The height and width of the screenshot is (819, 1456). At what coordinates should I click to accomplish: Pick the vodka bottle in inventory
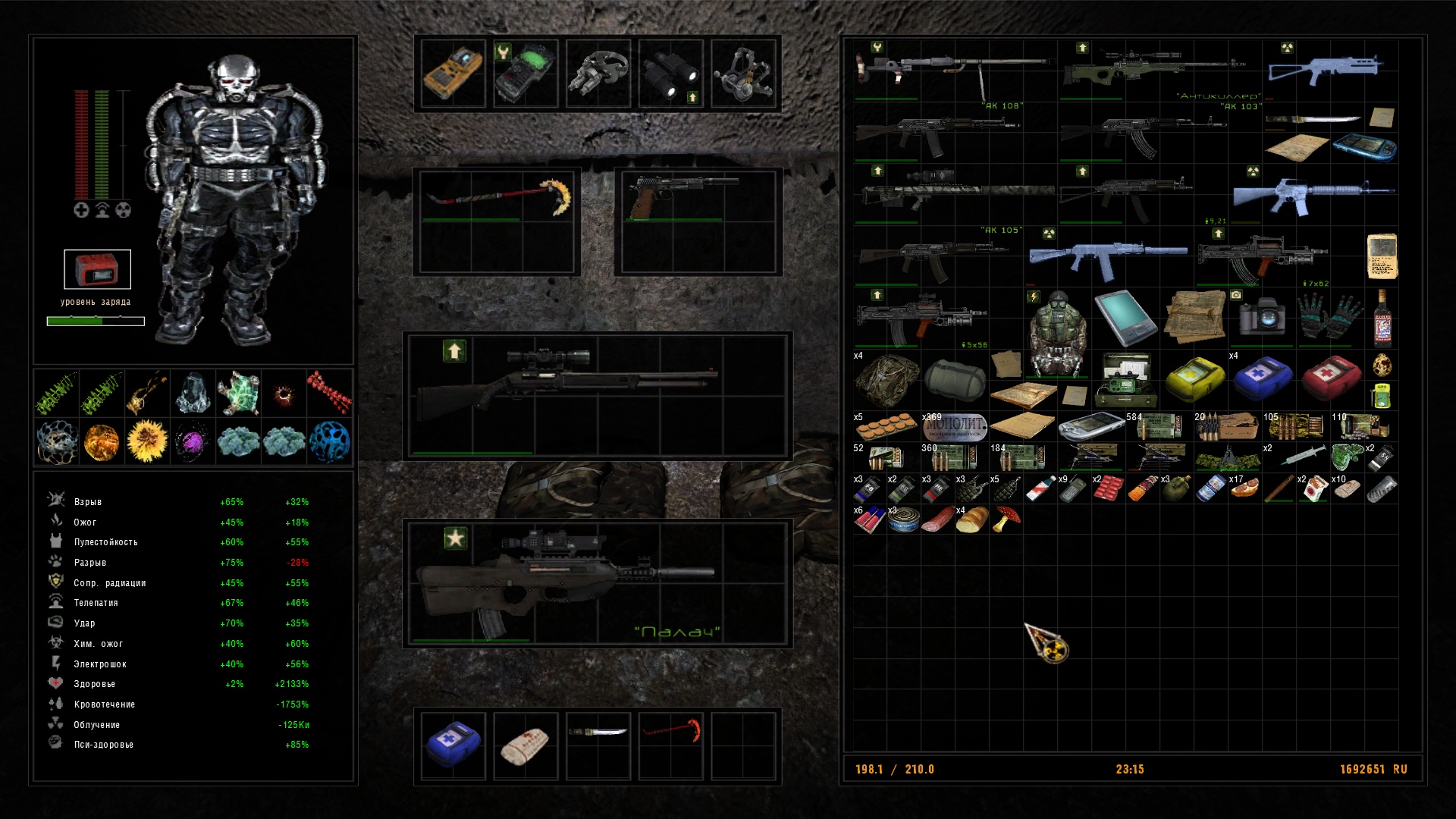point(1382,318)
